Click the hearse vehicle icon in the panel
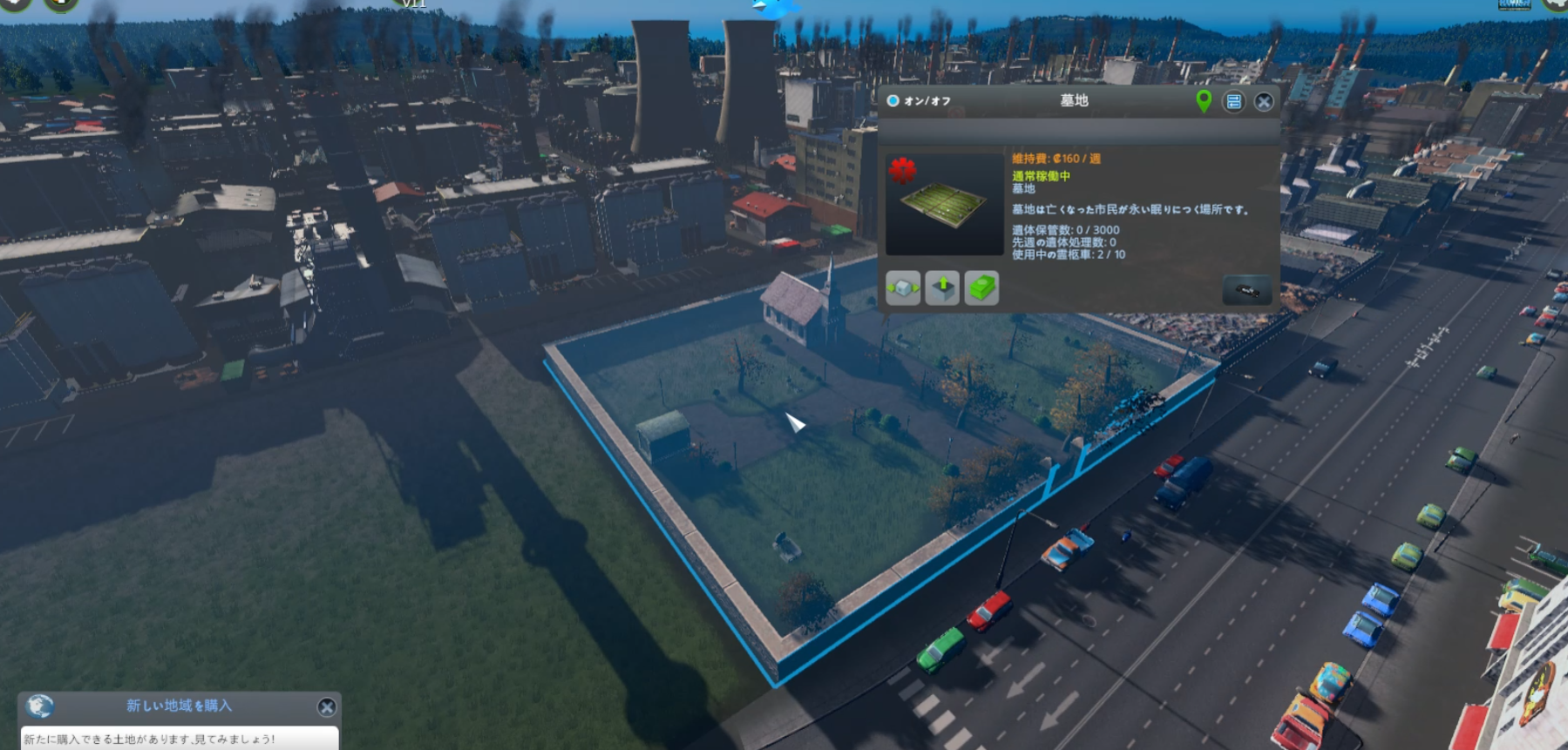Viewport: 1568px width, 750px height. [1246, 290]
